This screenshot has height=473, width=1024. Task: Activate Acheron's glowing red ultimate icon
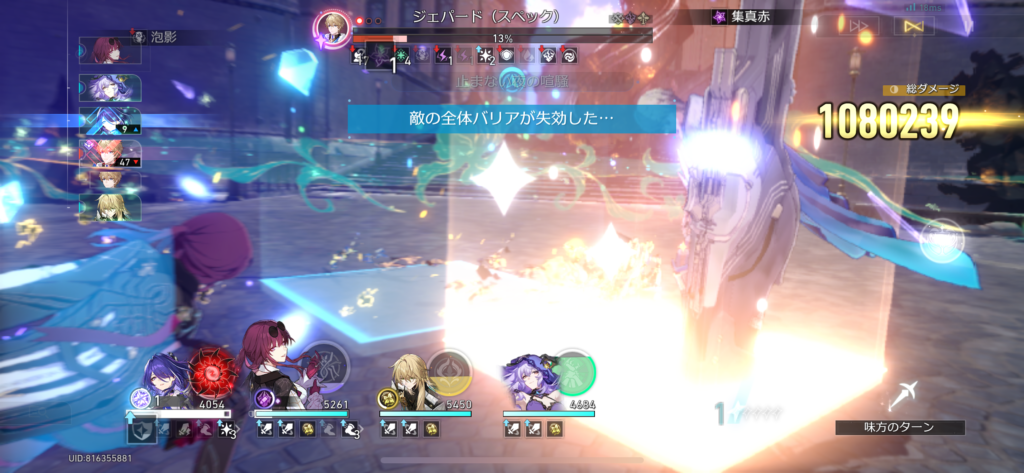pyautogui.click(x=211, y=368)
